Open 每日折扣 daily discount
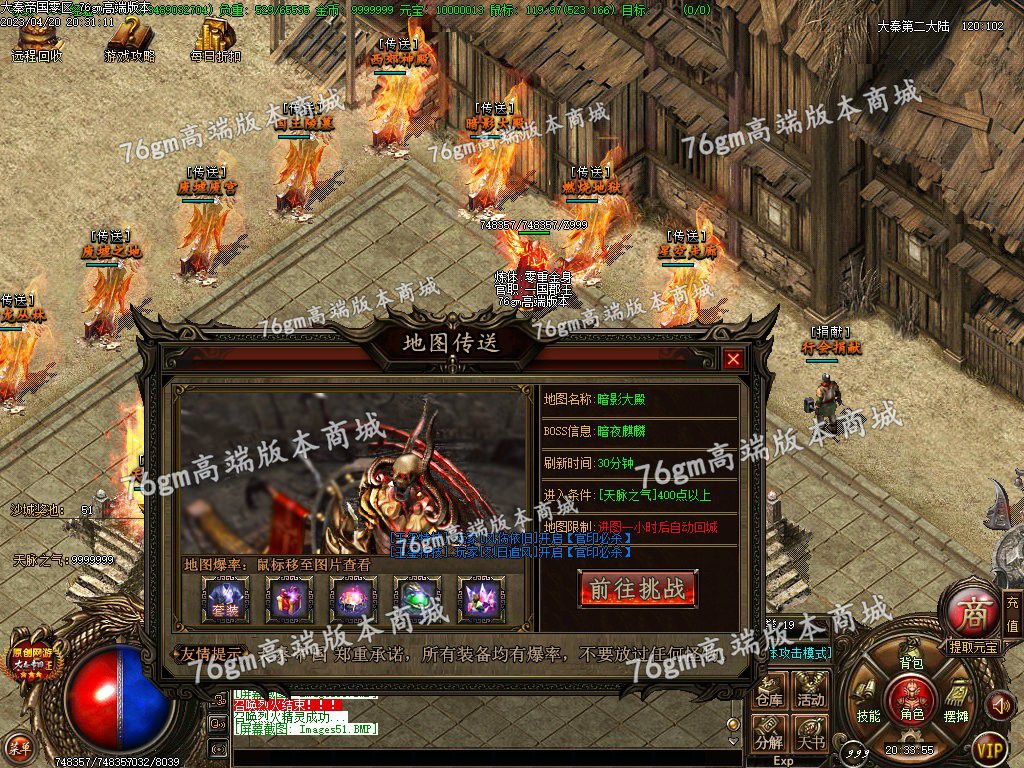This screenshot has width=1024, height=768. pos(216,40)
